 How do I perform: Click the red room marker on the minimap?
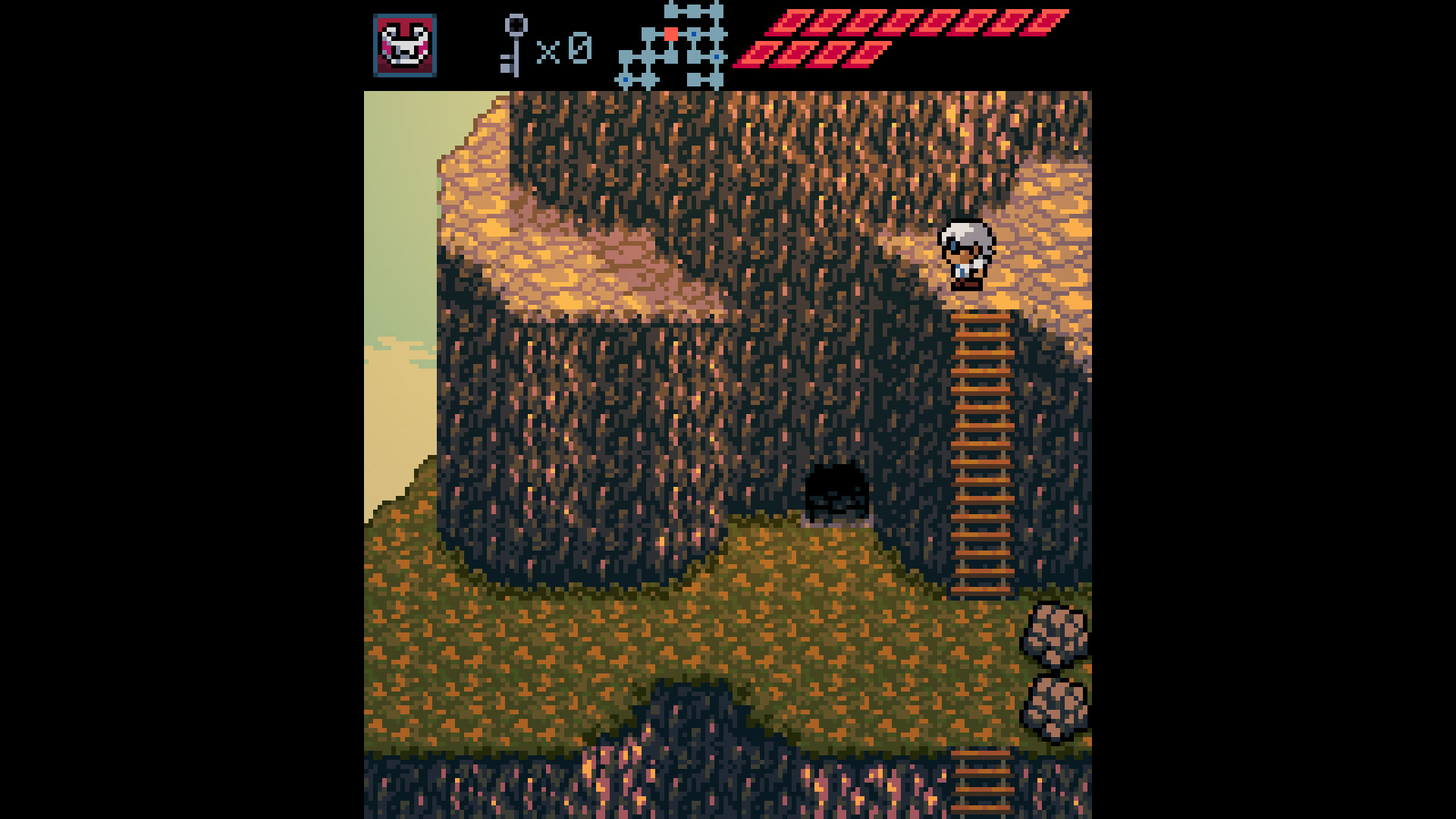tap(670, 33)
